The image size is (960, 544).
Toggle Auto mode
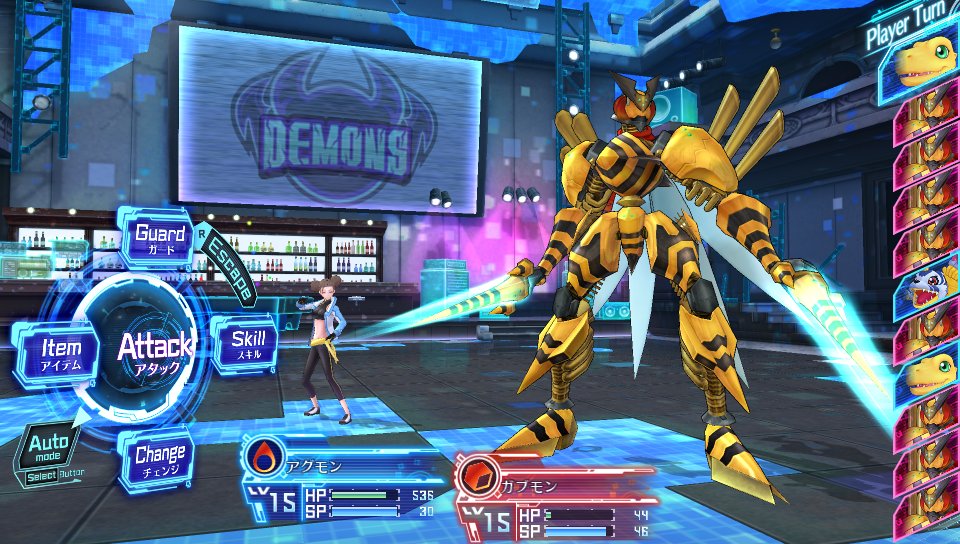(x=45, y=451)
